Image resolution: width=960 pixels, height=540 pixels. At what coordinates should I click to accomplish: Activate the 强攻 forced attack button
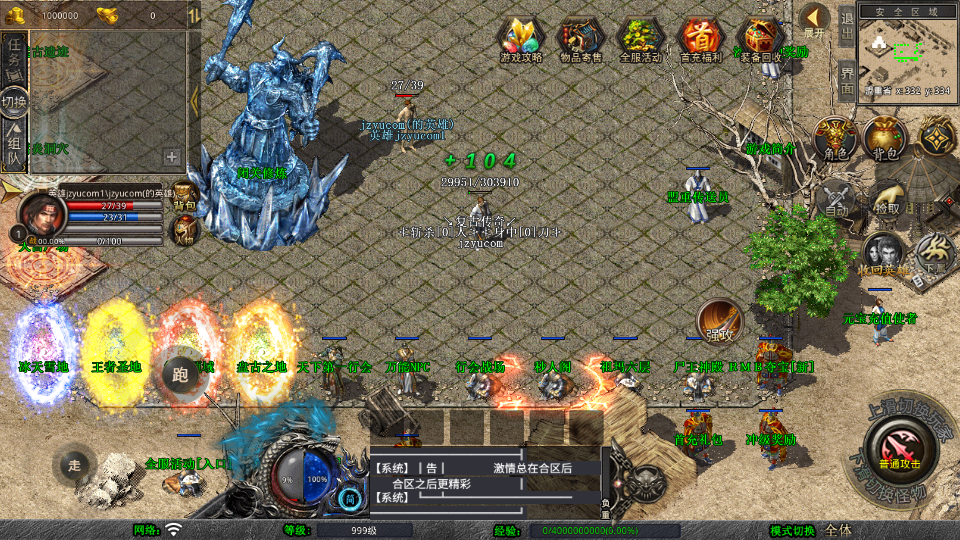tap(718, 319)
